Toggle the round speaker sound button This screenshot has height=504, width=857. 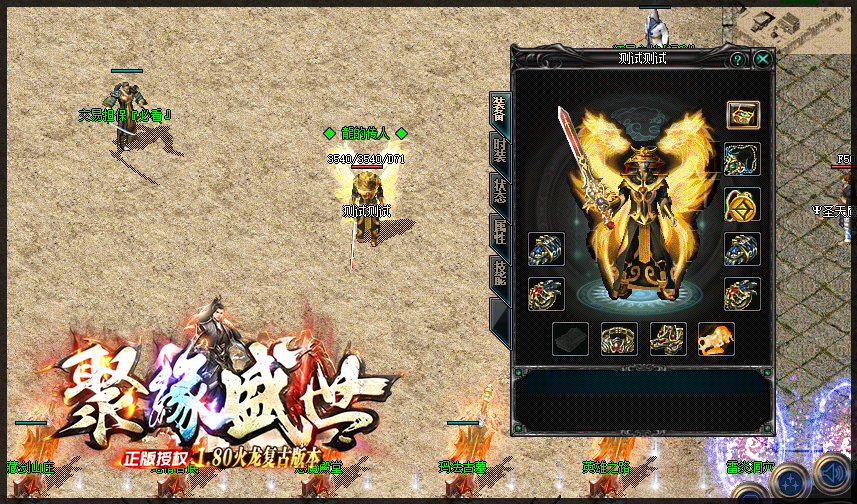(x=832, y=472)
